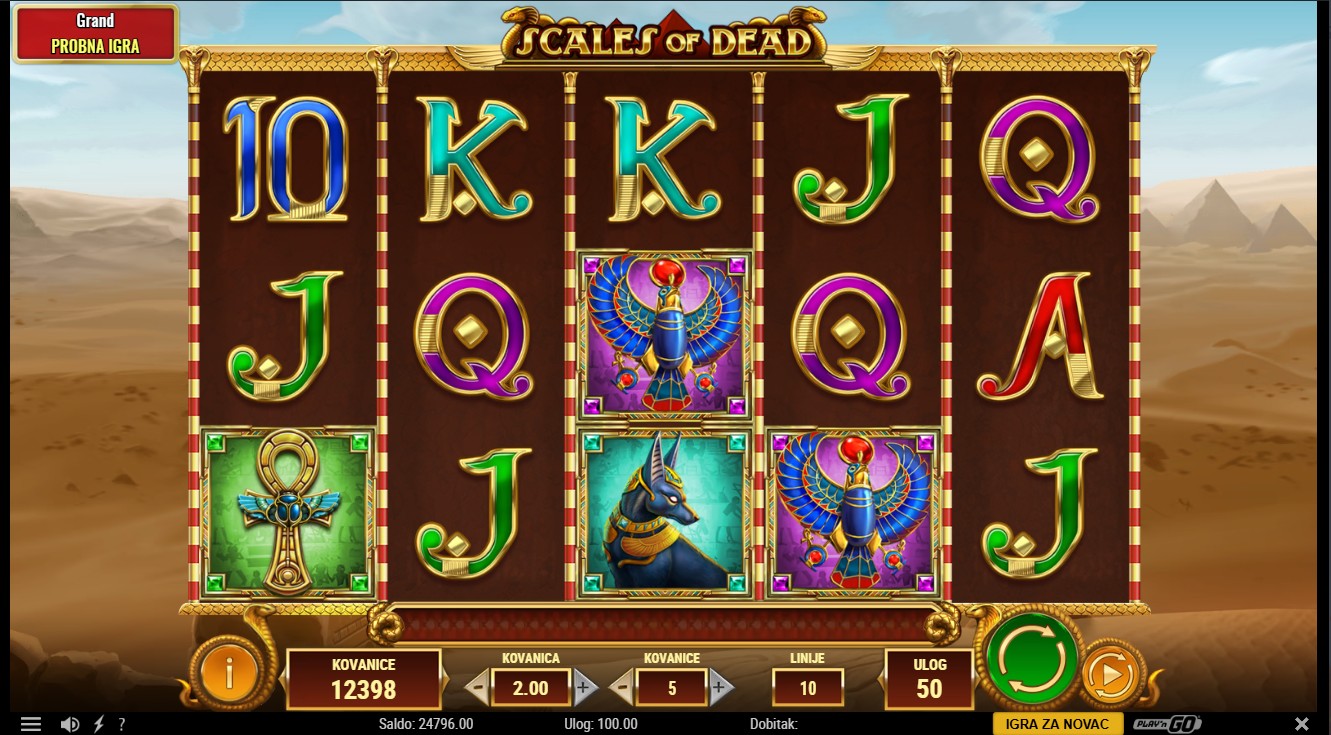1331x735 pixels.
Task: Decrease the 2.00 coin value
Action: coord(478,687)
